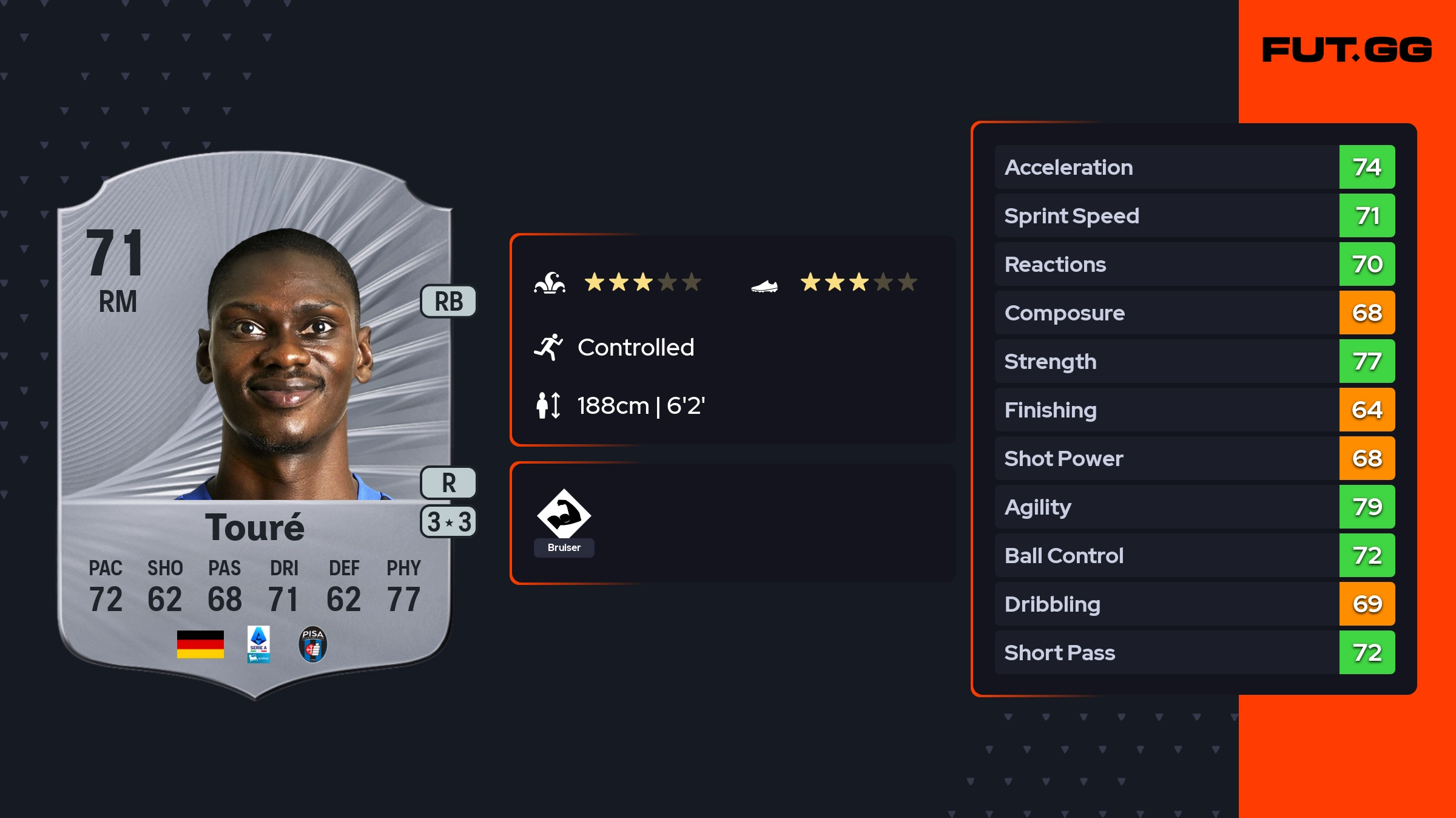Click the weak foot star rating
This screenshot has width=1456, height=818.
(858, 282)
